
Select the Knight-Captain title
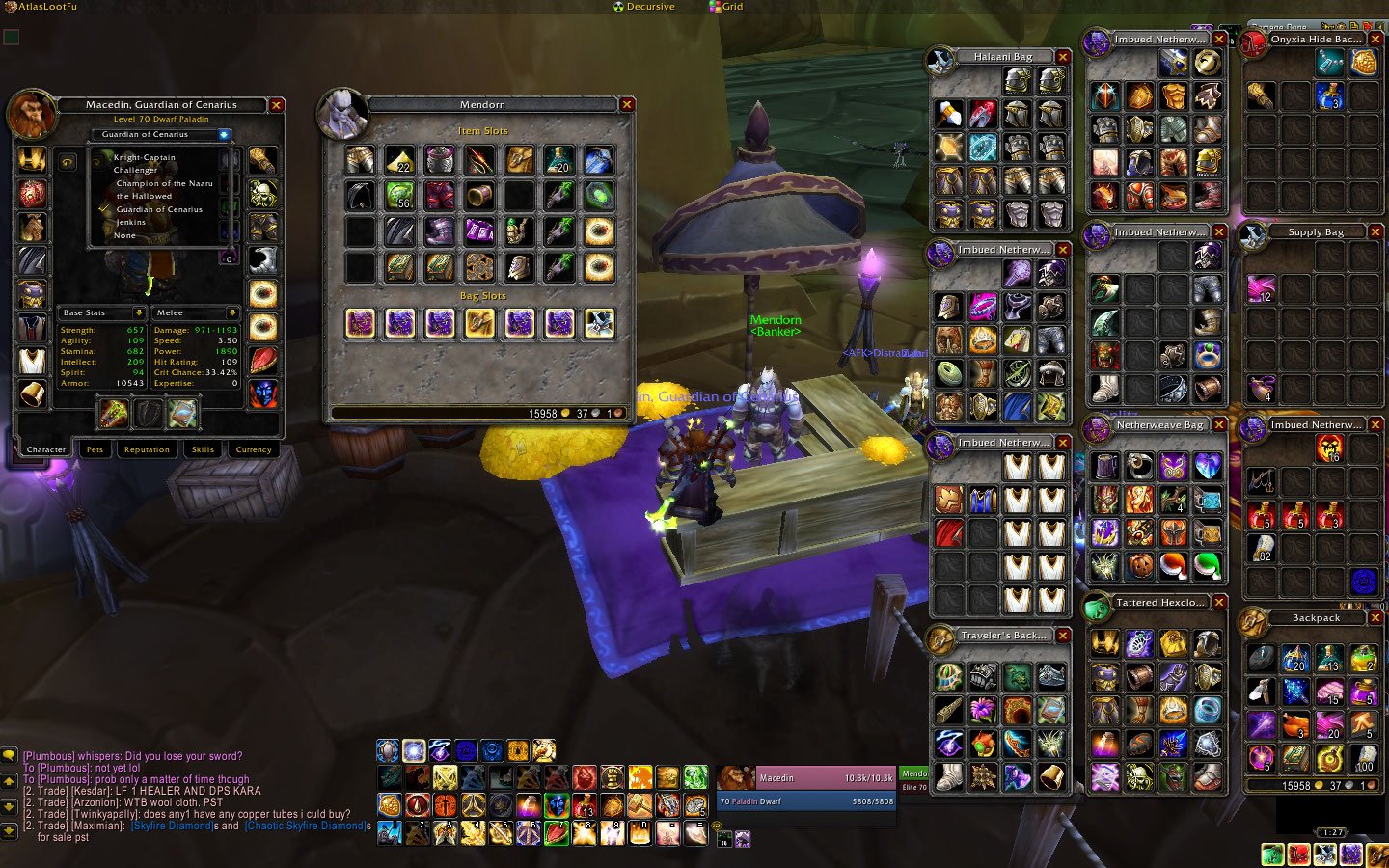pos(145,157)
